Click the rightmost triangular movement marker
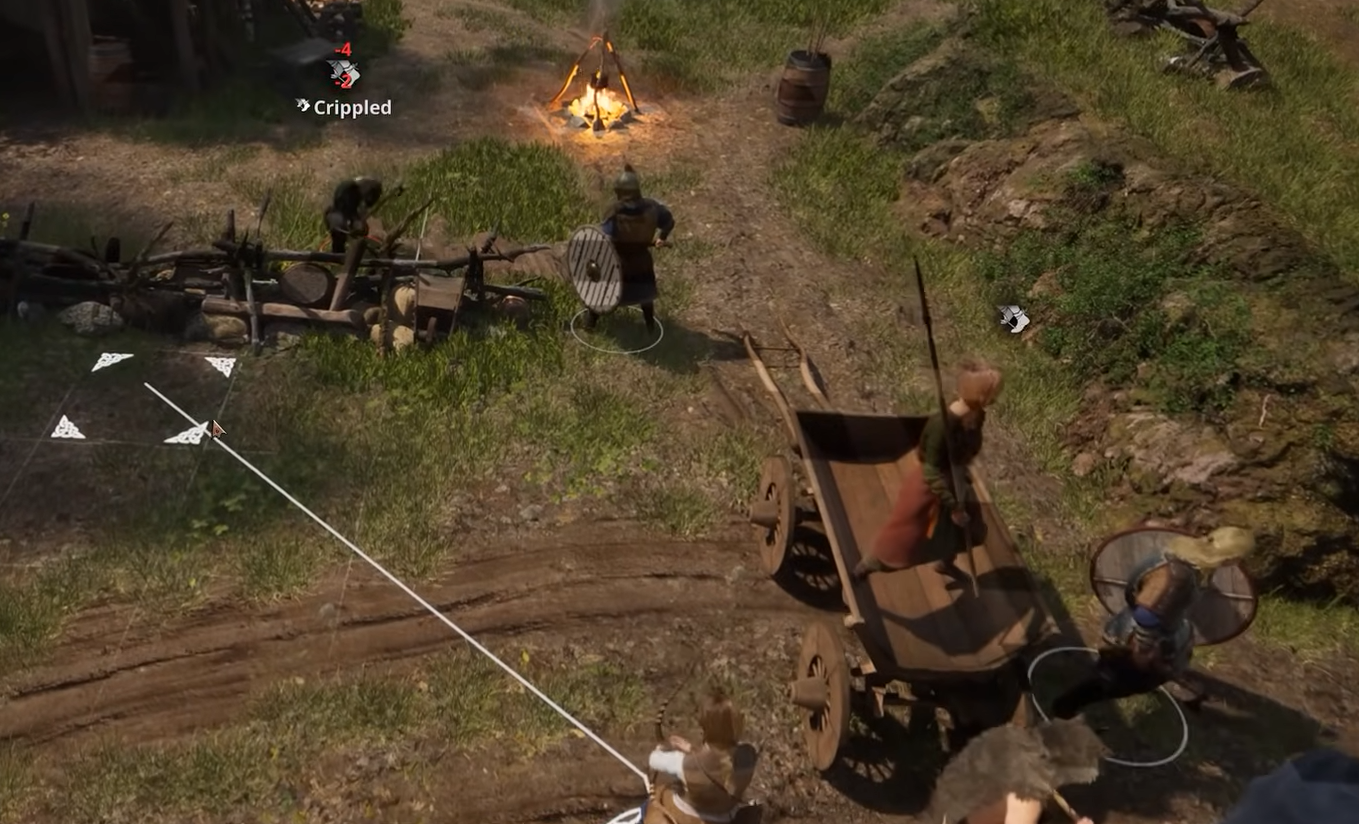This screenshot has width=1359, height=824. click(x=222, y=364)
